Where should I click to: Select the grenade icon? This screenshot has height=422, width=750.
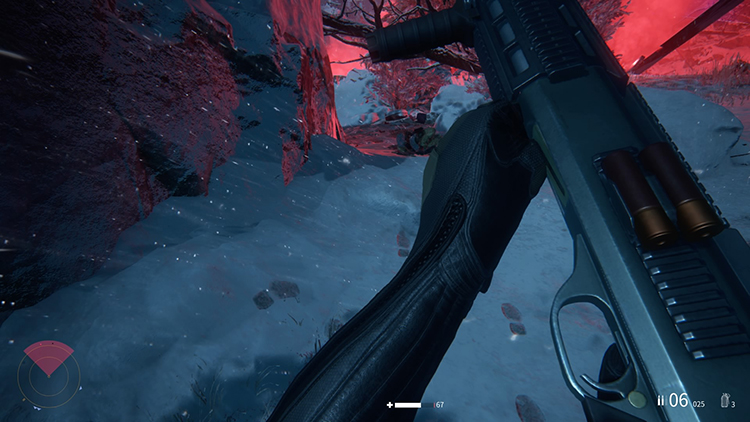click(723, 401)
